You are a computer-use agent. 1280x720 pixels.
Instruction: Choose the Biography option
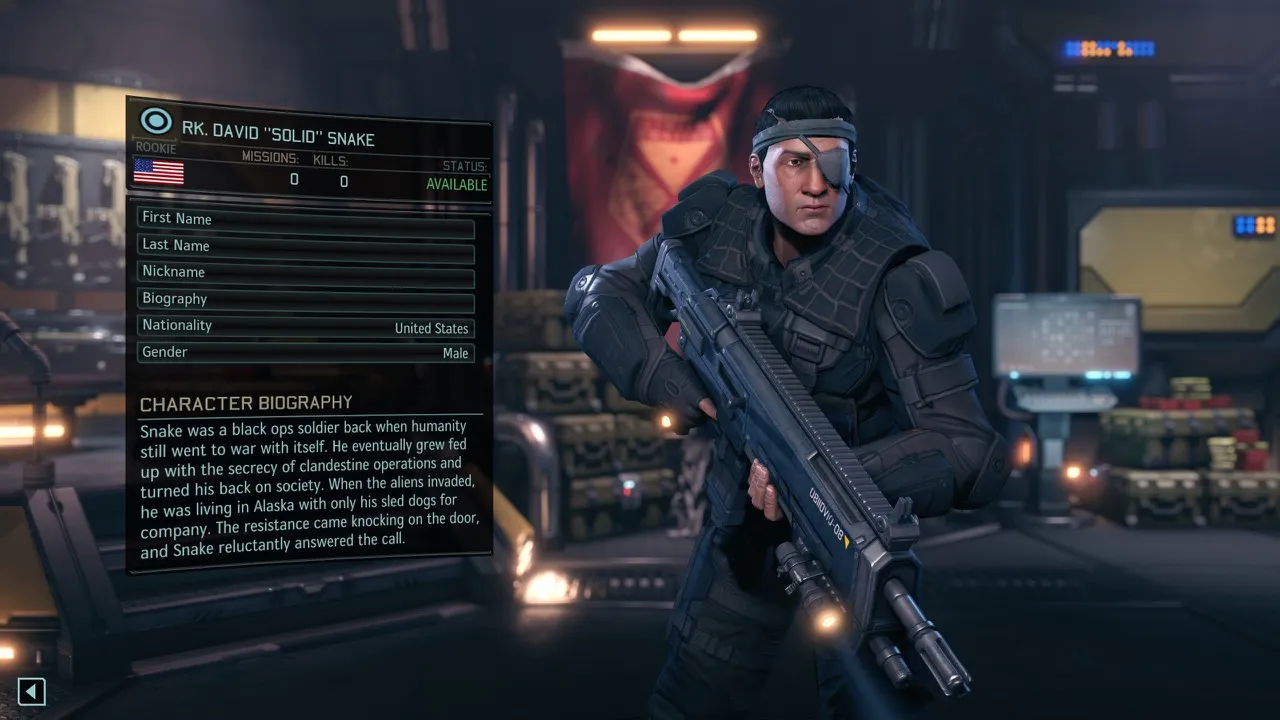tap(305, 299)
